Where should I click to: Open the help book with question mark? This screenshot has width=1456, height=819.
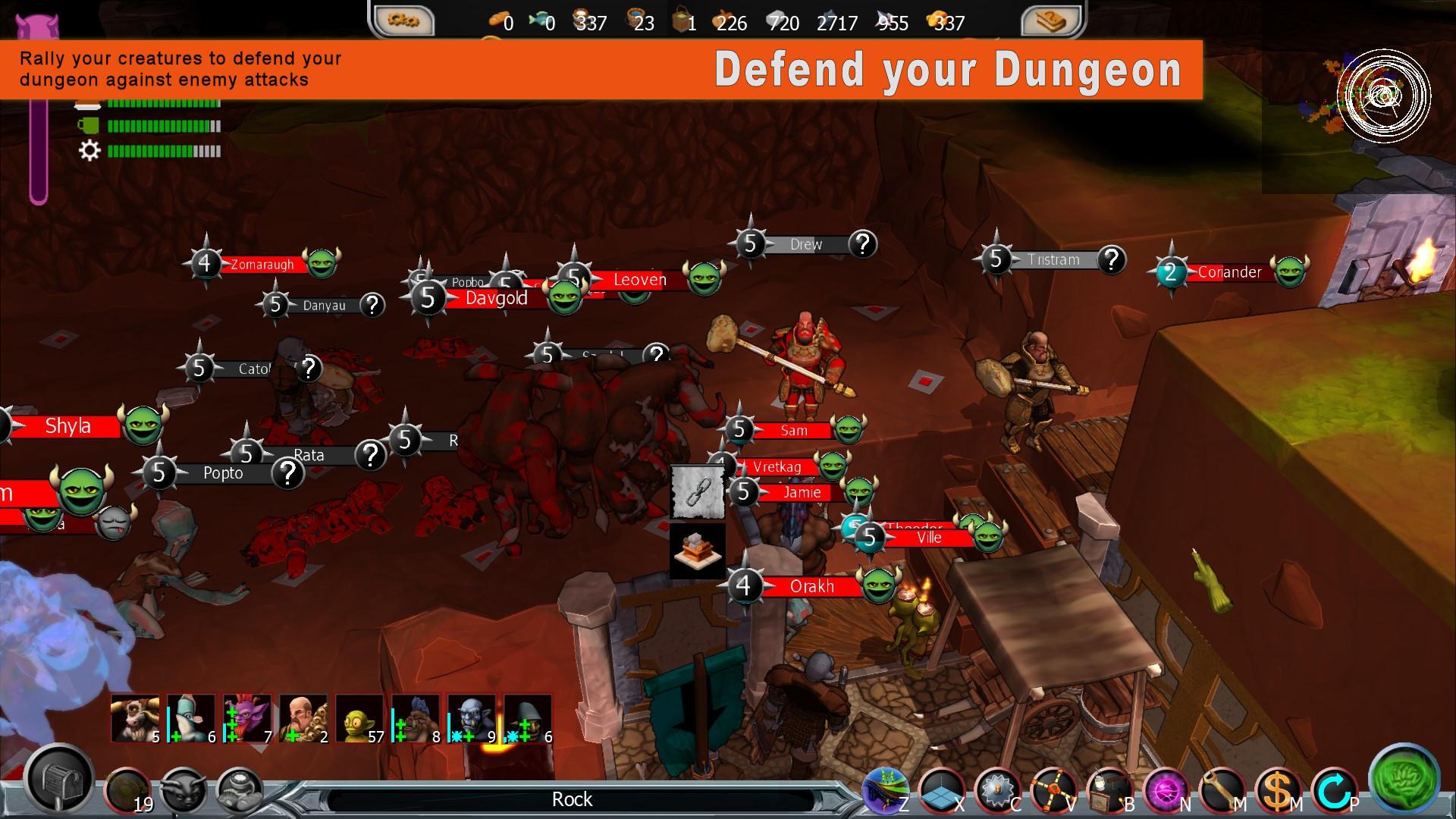click(x=1051, y=20)
